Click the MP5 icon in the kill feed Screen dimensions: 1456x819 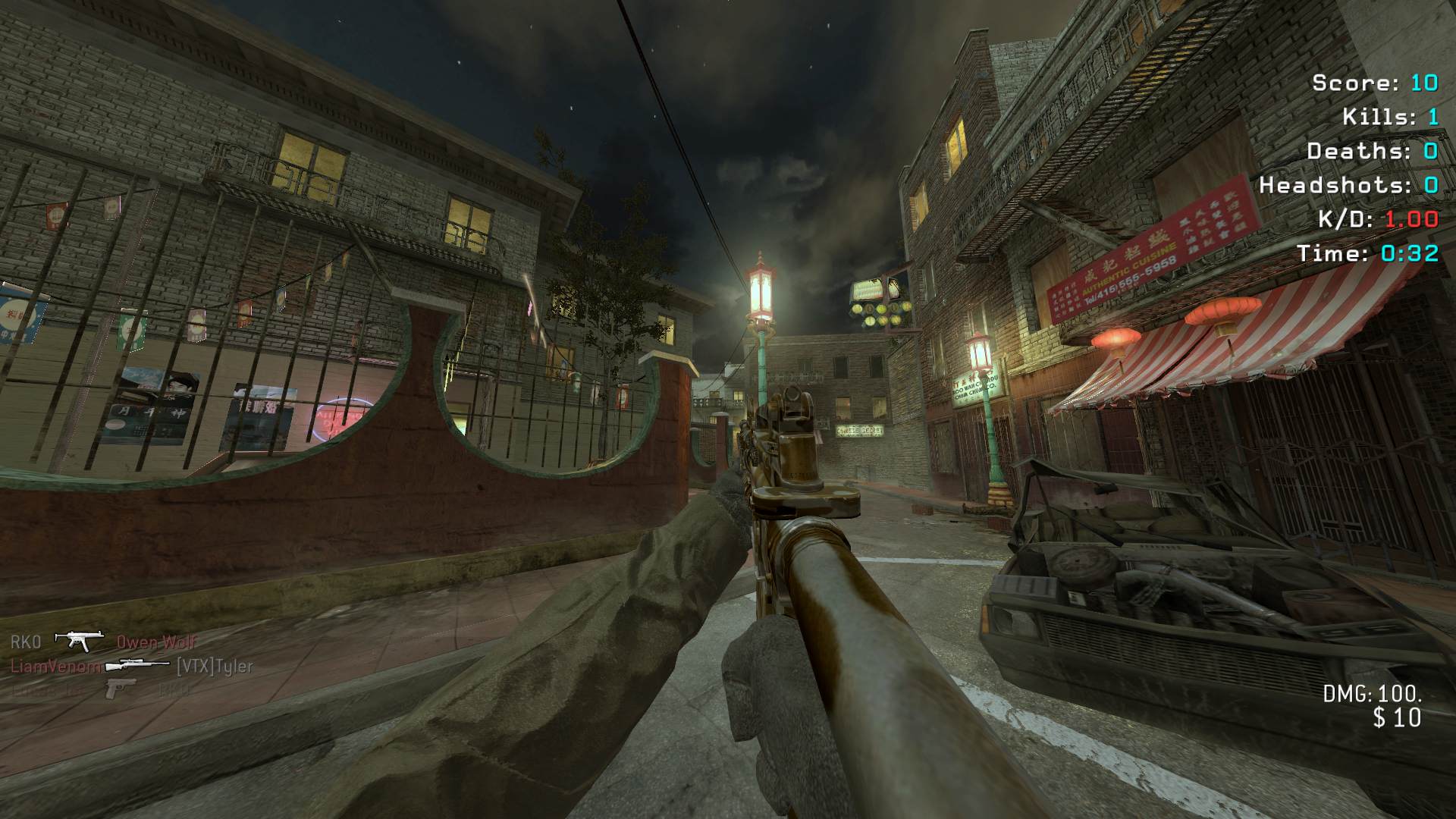point(79,642)
